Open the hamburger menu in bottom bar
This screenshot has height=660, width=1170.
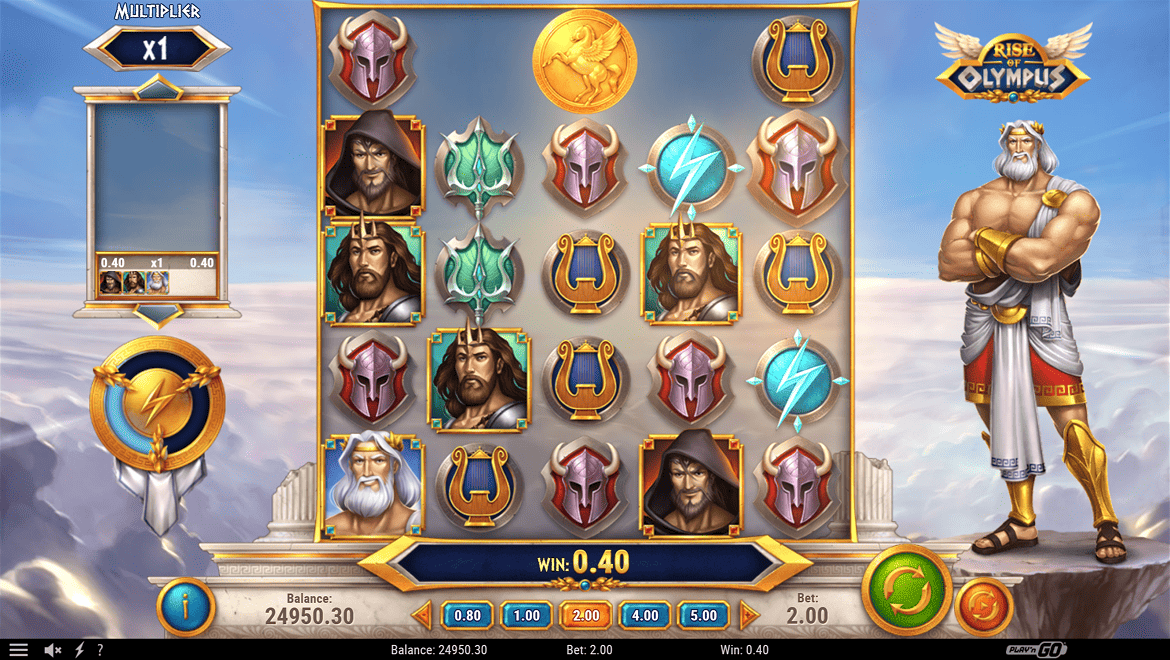tap(19, 650)
